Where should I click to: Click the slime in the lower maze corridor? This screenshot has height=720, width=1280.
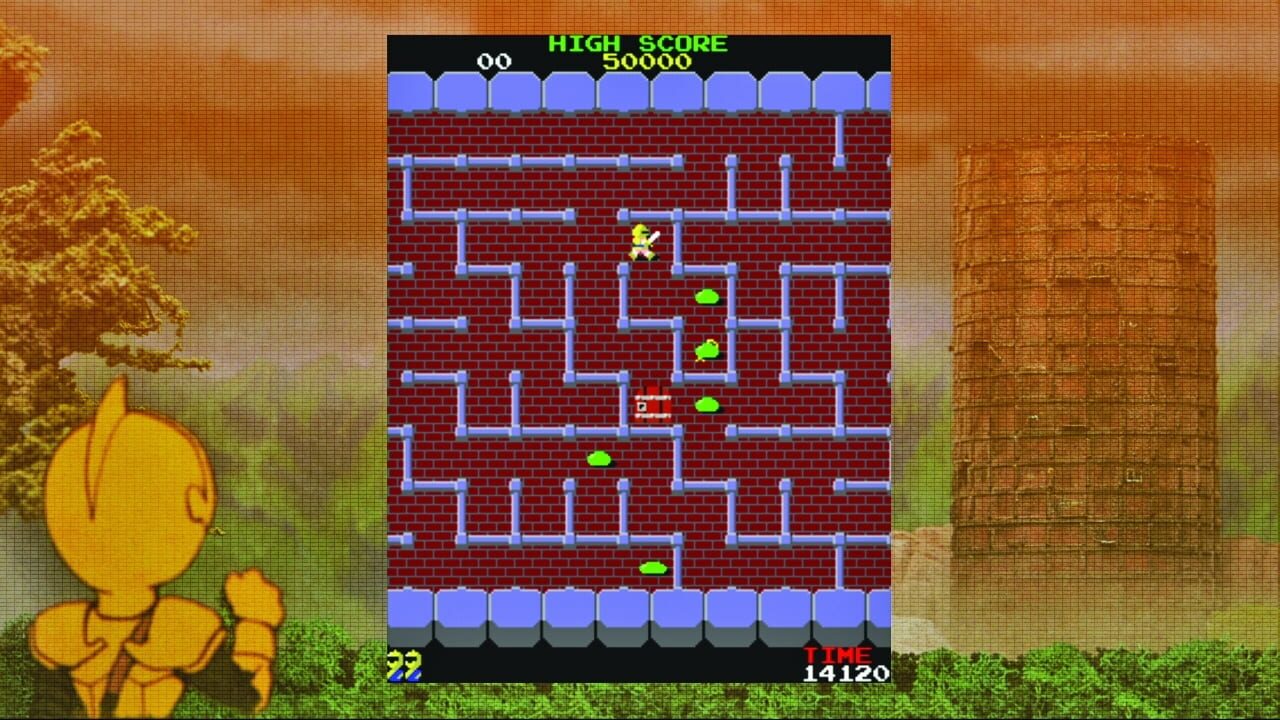coord(597,456)
